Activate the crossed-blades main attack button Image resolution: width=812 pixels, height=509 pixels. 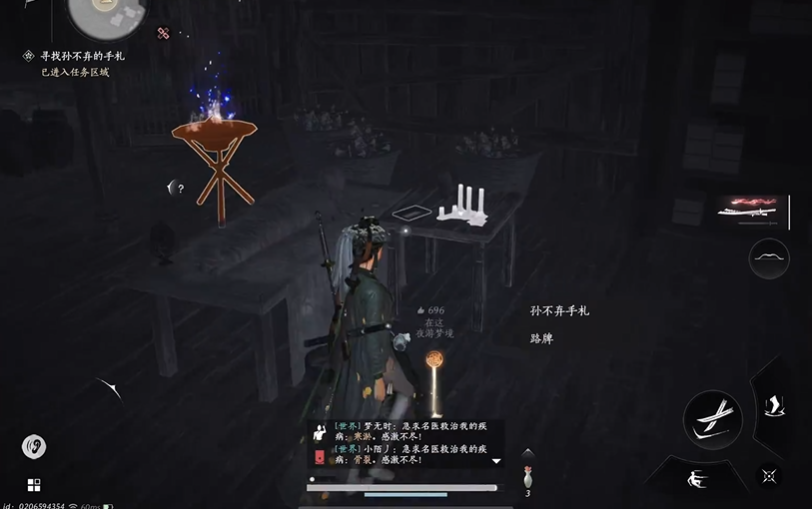[x=712, y=418]
